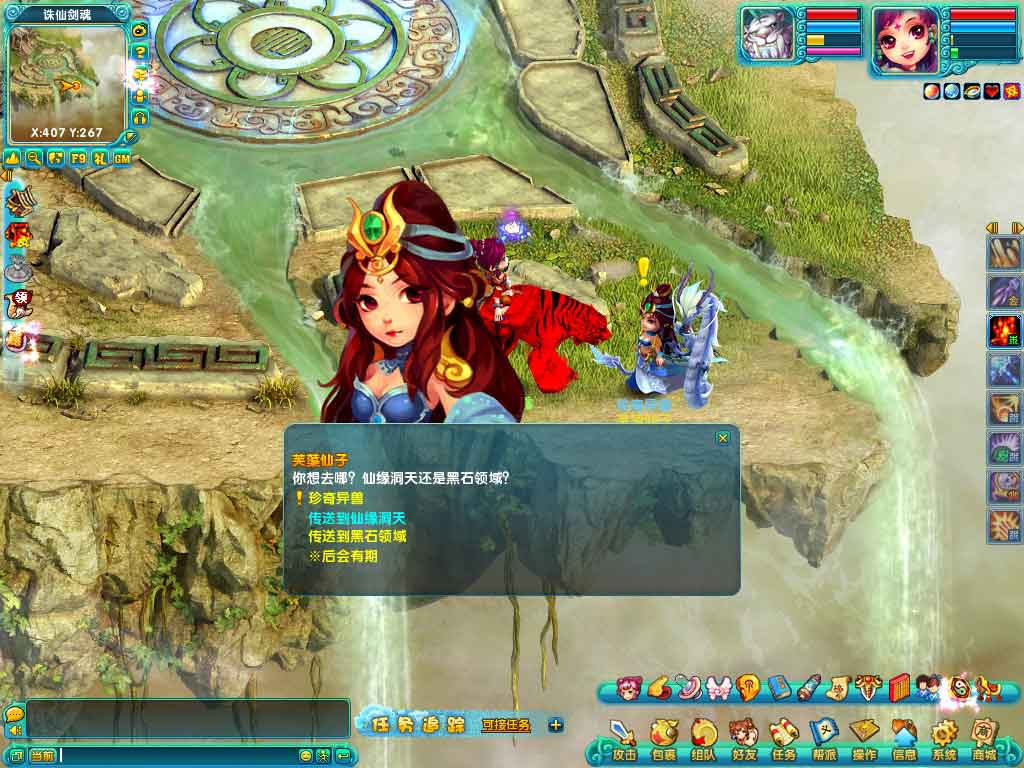Open the 系统 system settings
This screenshot has width=1024, height=768.
(944, 738)
